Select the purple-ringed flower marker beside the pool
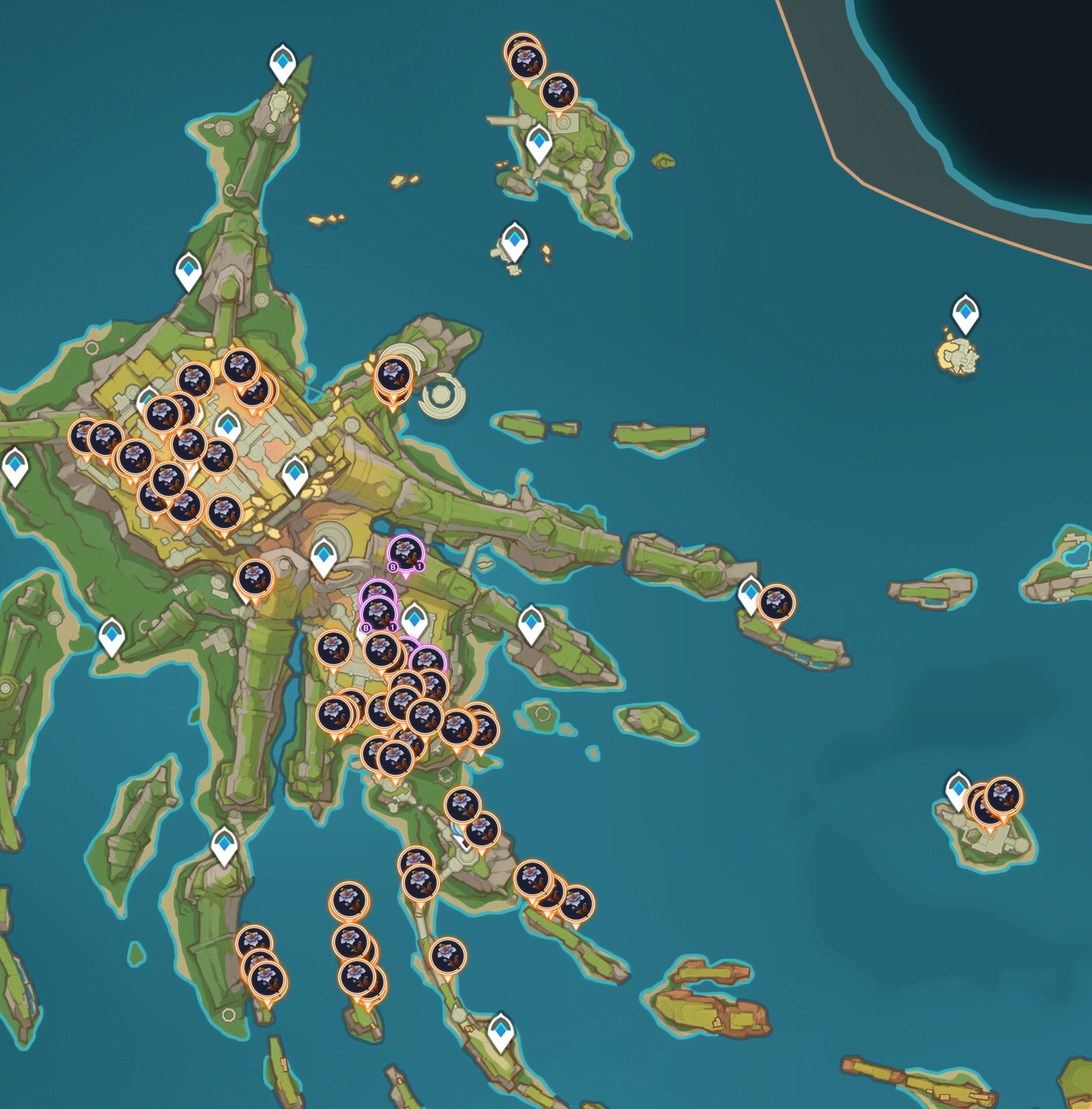 coord(405,552)
